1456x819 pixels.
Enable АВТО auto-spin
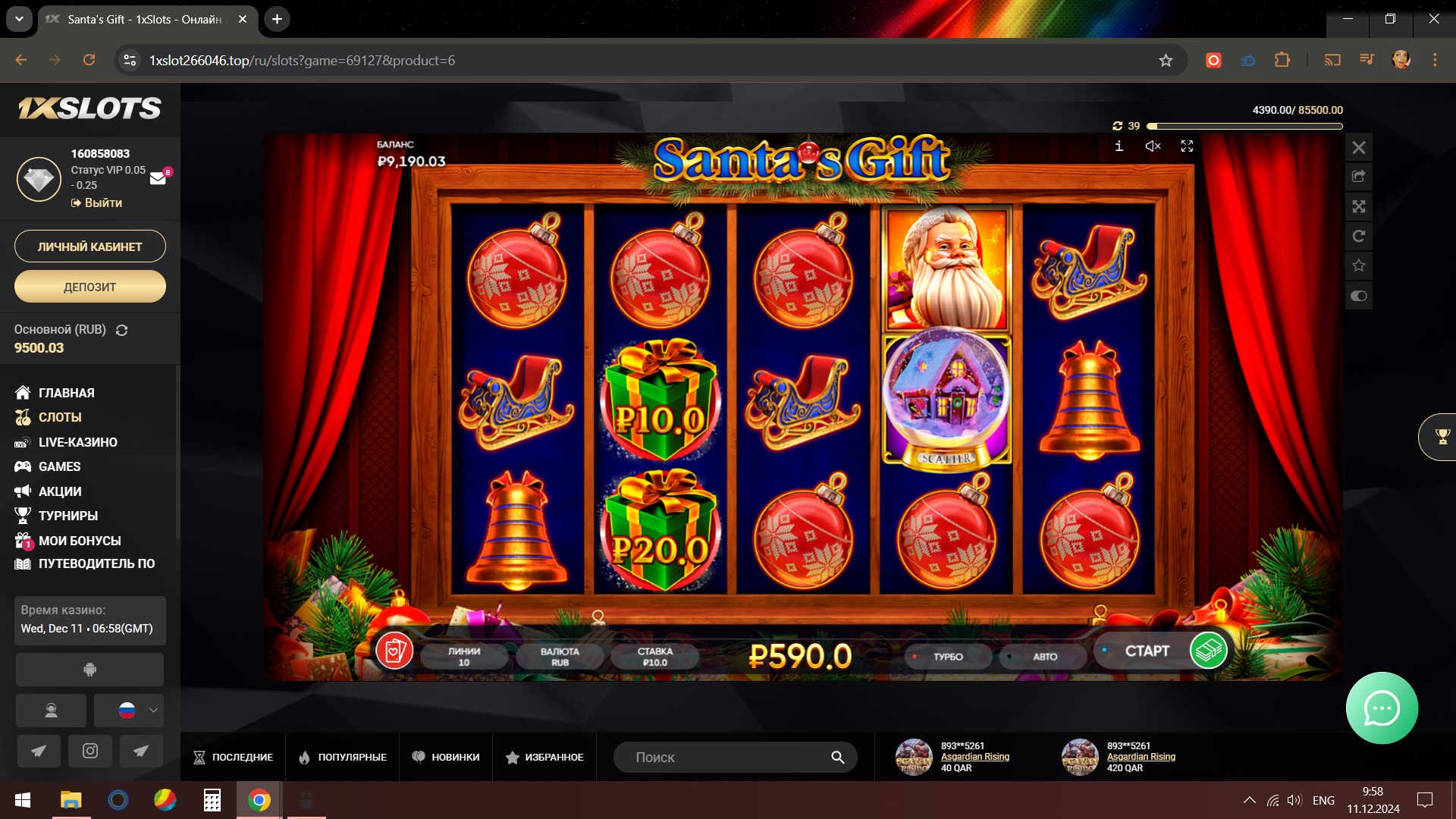[x=1043, y=657]
